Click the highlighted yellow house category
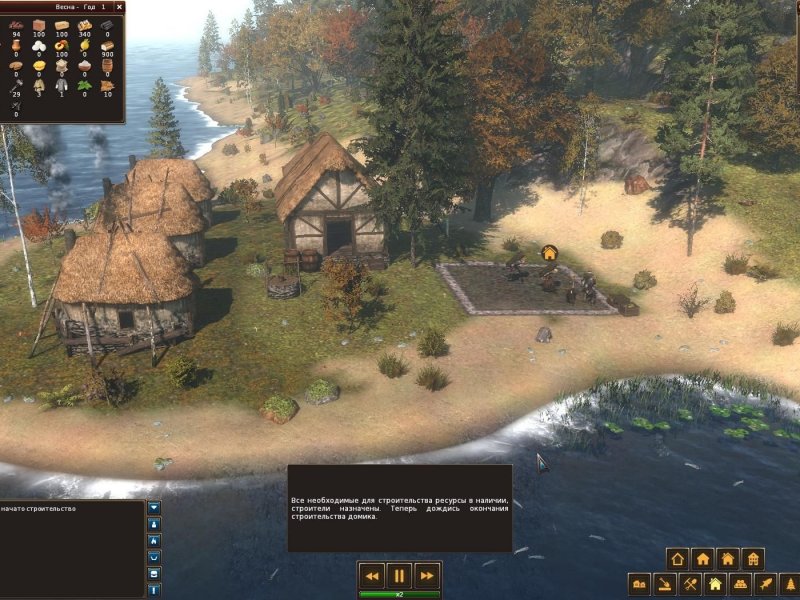Image resolution: width=800 pixels, height=600 pixels. pos(715,583)
